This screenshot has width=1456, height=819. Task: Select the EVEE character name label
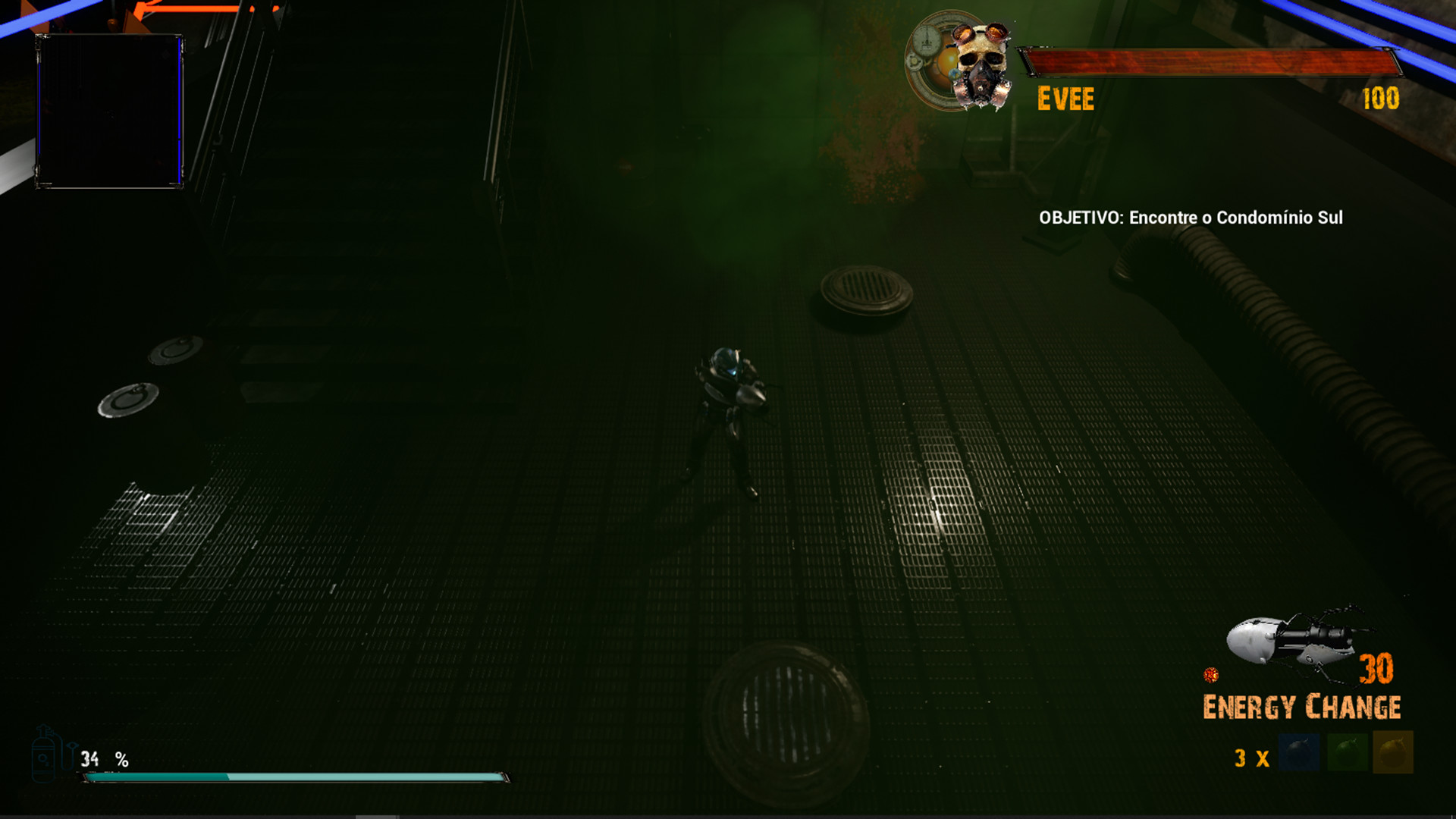coord(1065,97)
